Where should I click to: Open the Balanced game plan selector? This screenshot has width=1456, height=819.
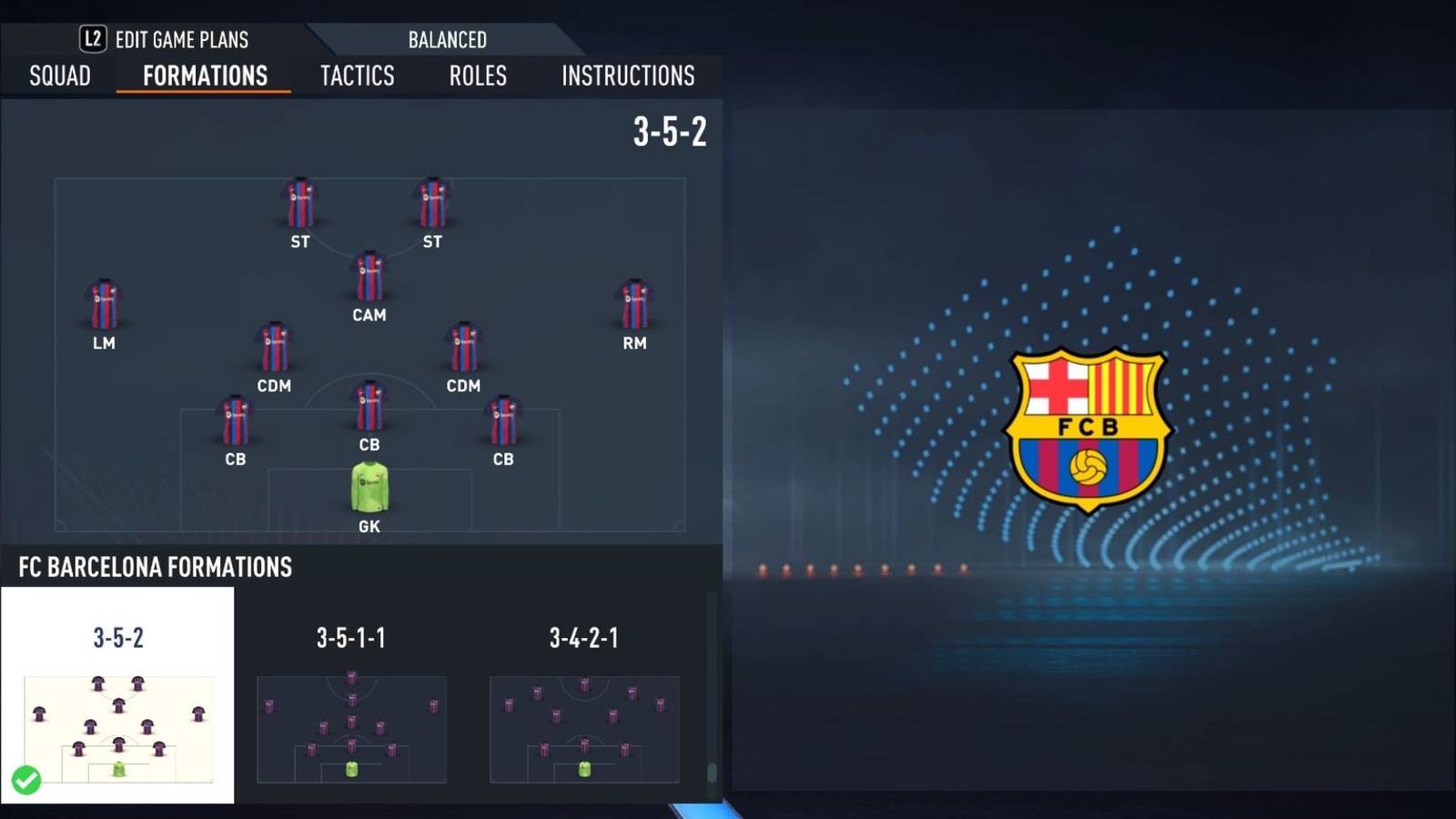446,39
